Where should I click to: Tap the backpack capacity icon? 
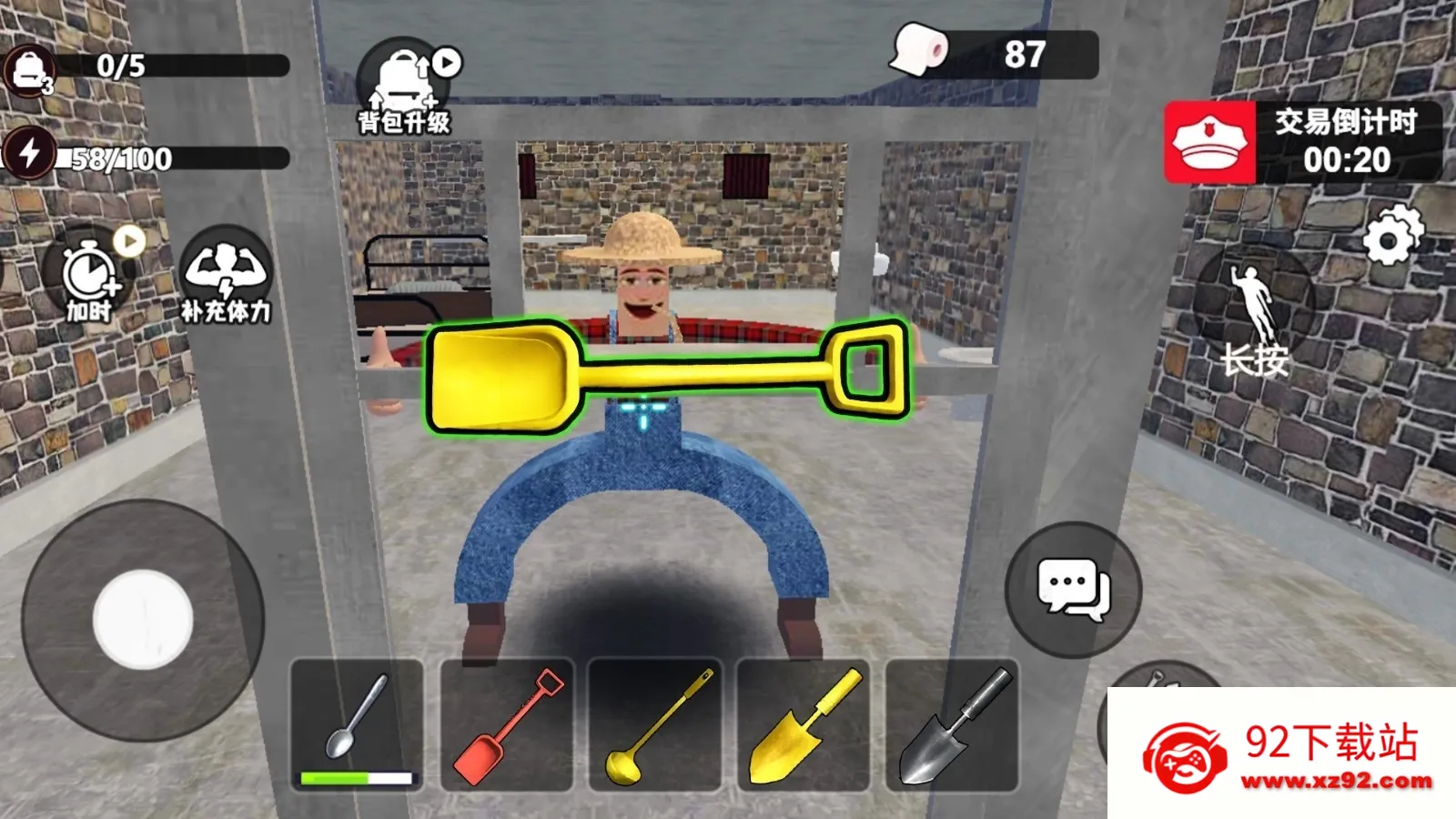(x=30, y=69)
